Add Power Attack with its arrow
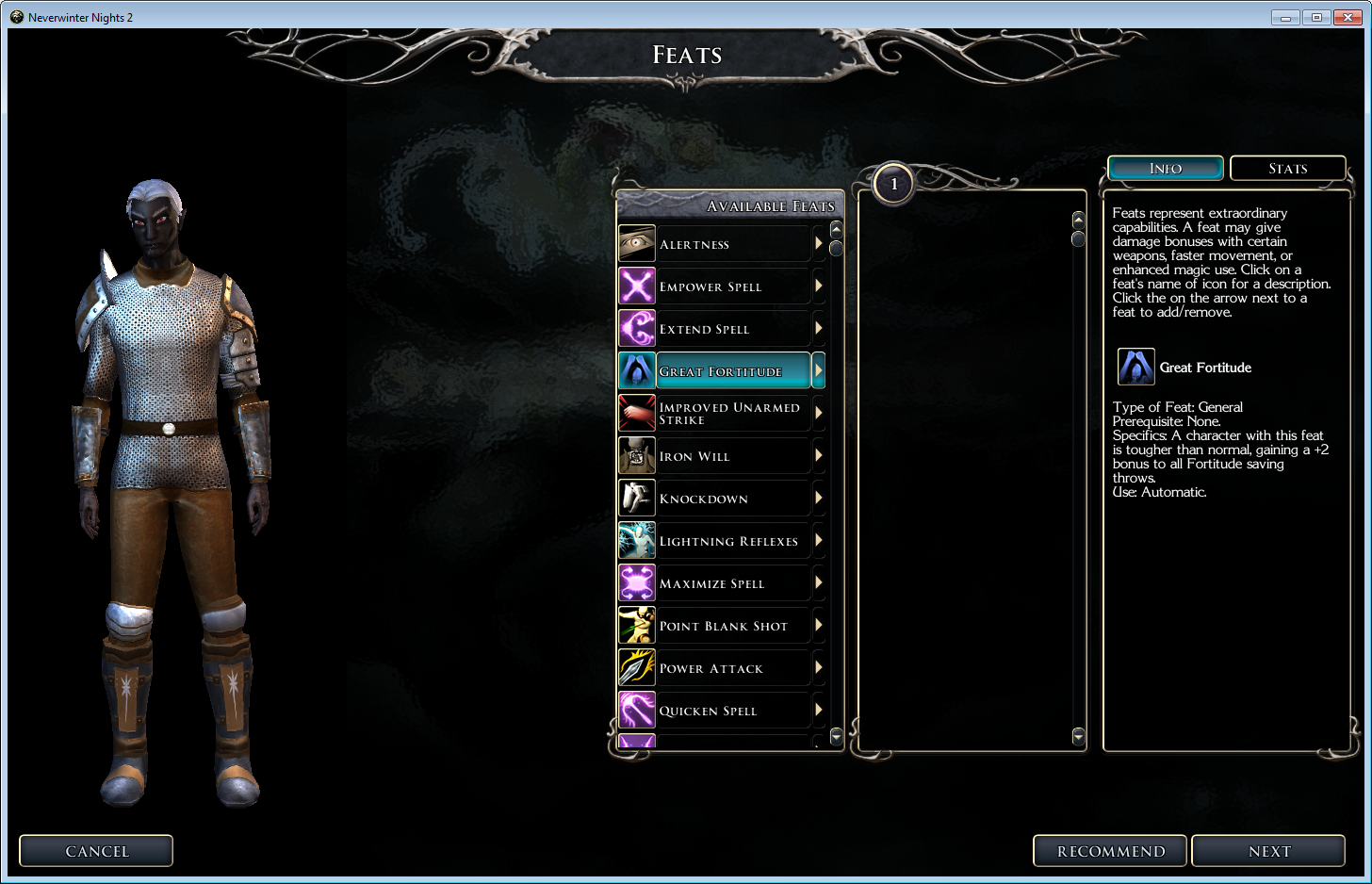 pyautogui.click(x=818, y=668)
